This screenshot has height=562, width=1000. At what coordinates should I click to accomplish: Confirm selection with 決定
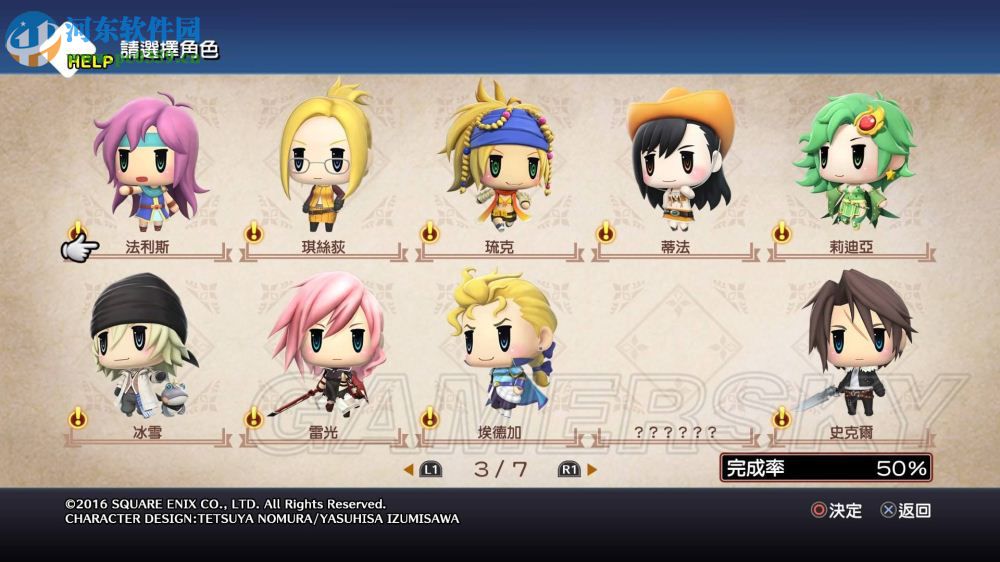coord(836,510)
